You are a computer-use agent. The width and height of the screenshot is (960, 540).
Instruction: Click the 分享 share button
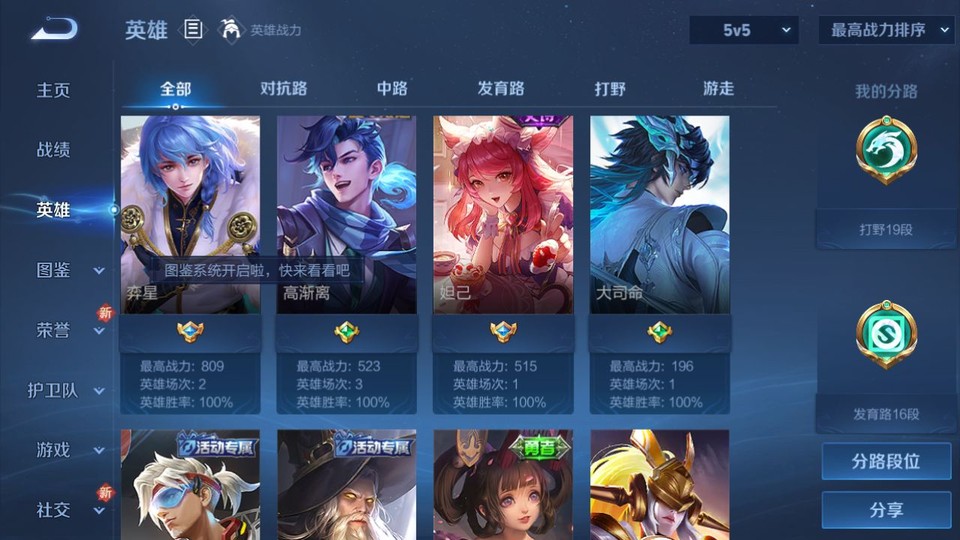click(886, 510)
